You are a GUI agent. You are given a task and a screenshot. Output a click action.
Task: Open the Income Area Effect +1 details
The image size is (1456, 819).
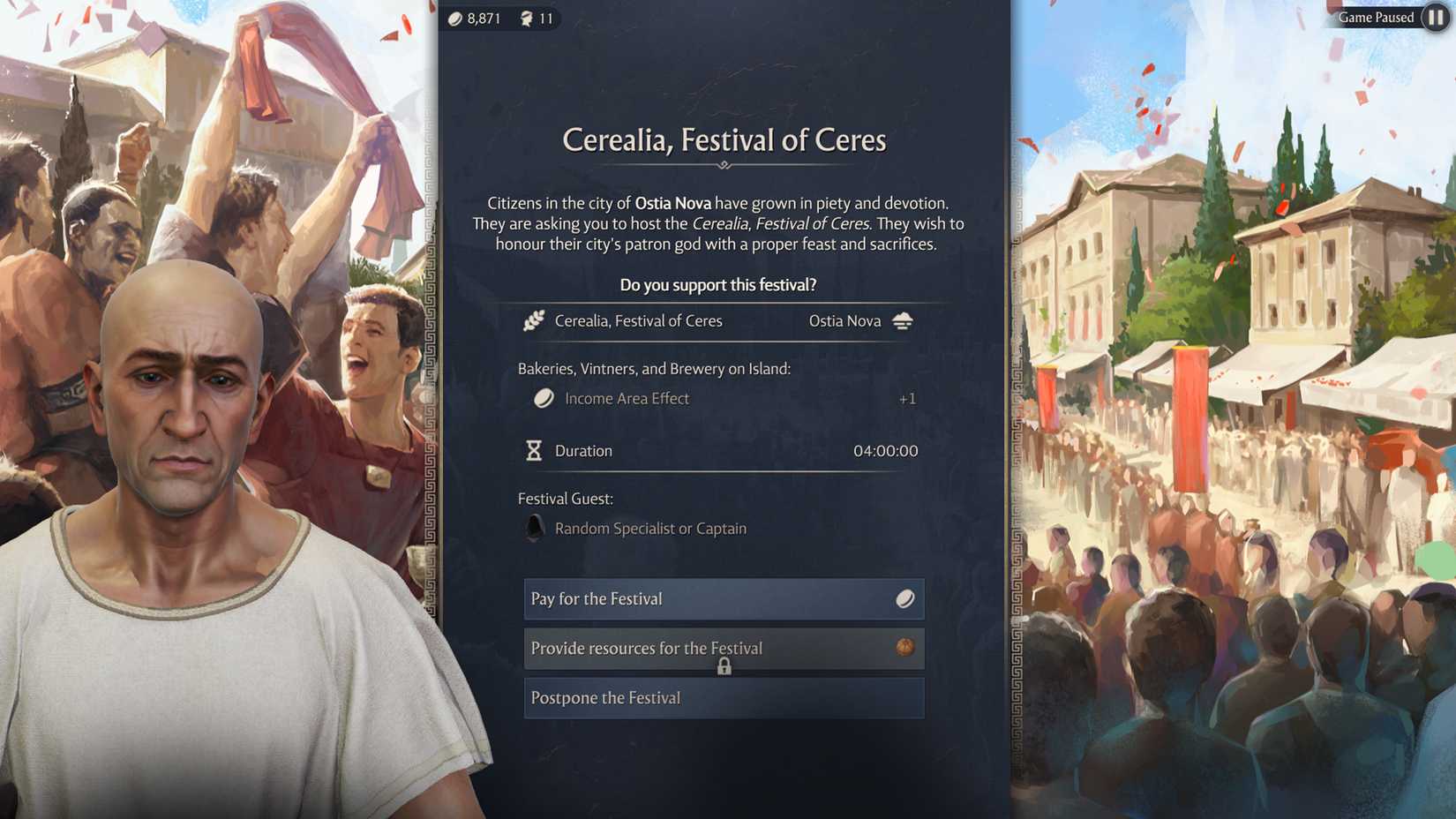(906, 398)
